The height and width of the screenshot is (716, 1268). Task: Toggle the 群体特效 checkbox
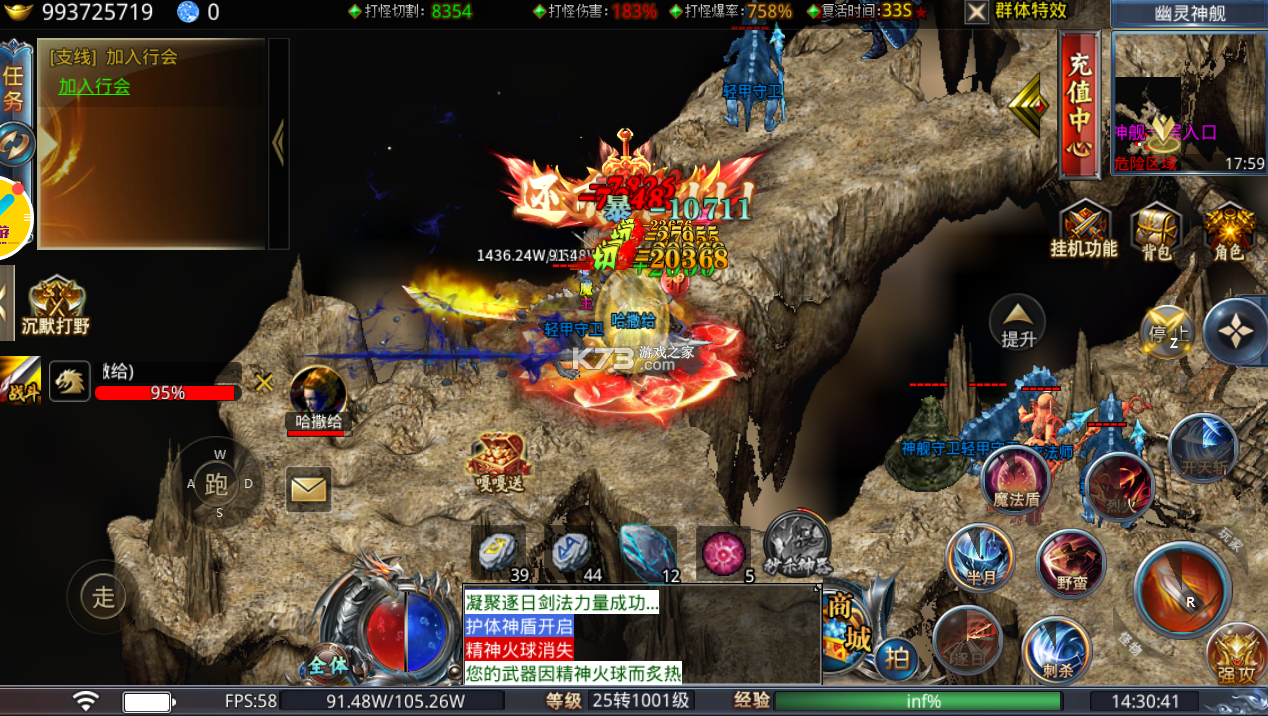pos(977,12)
